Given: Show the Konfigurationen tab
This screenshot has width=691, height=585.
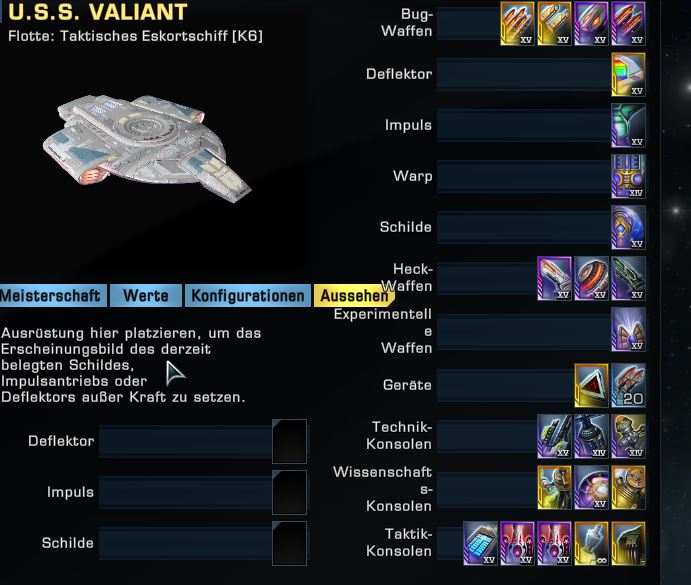Looking at the screenshot, I should click(247, 296).
